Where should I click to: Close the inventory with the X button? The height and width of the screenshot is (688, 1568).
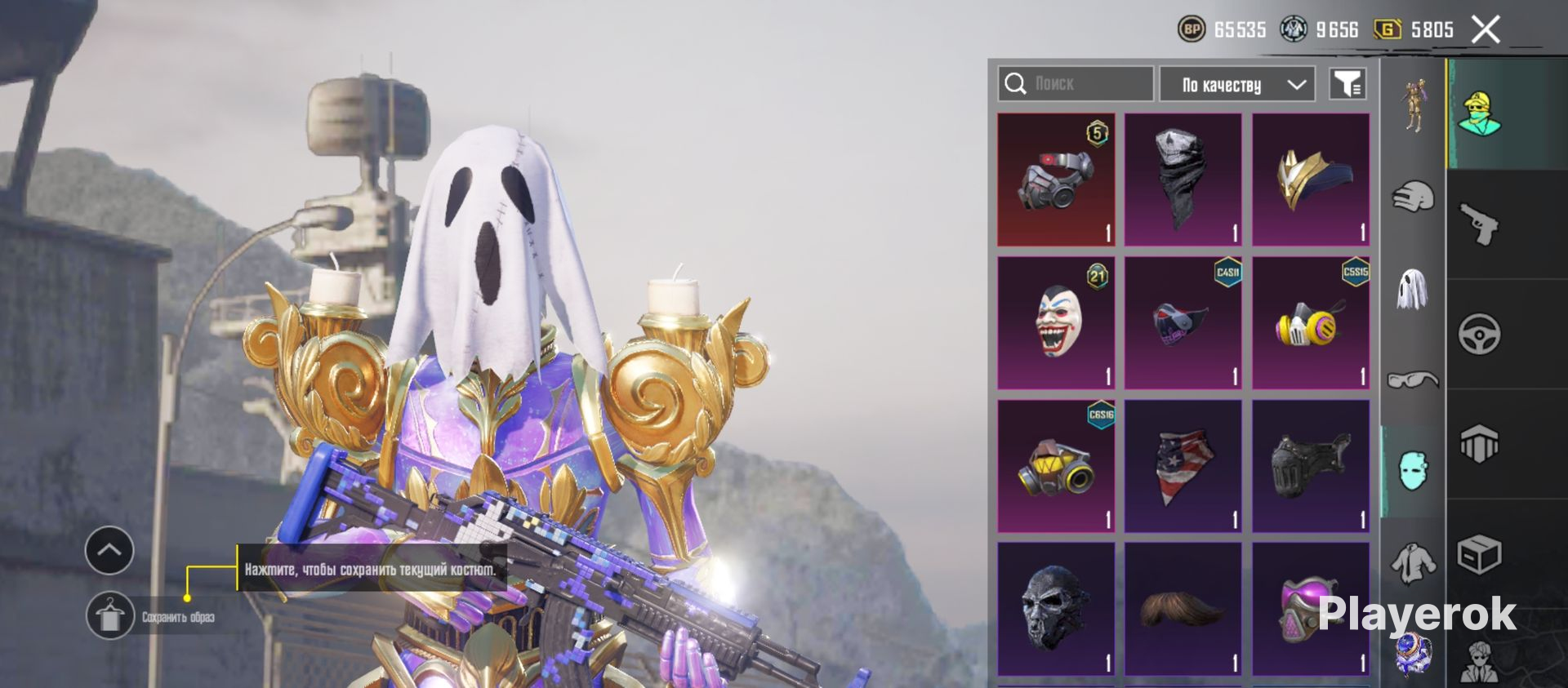(x=1486, y=30)
